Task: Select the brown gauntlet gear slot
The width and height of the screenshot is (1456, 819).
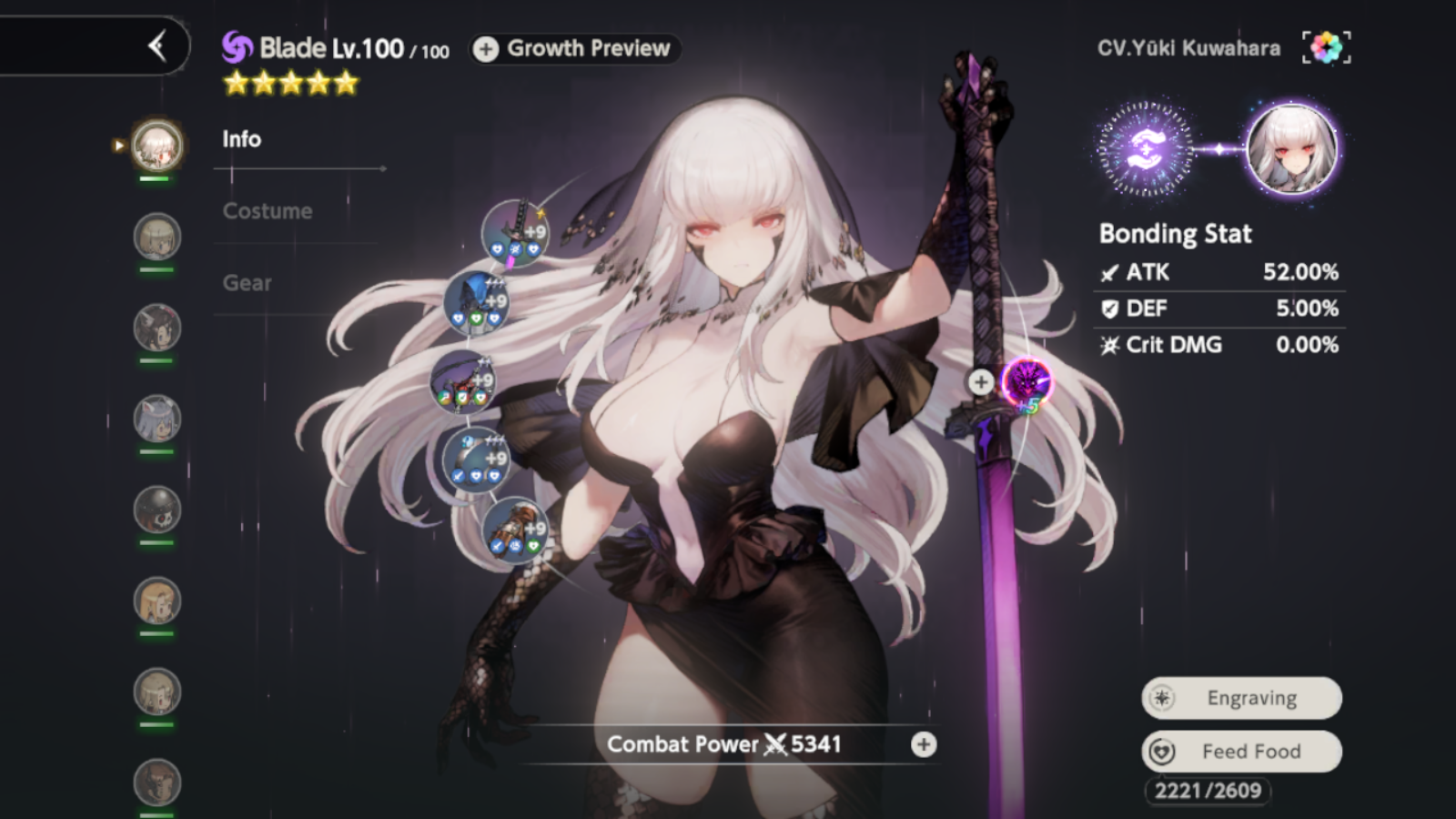Action: click(x=514, y=531)
